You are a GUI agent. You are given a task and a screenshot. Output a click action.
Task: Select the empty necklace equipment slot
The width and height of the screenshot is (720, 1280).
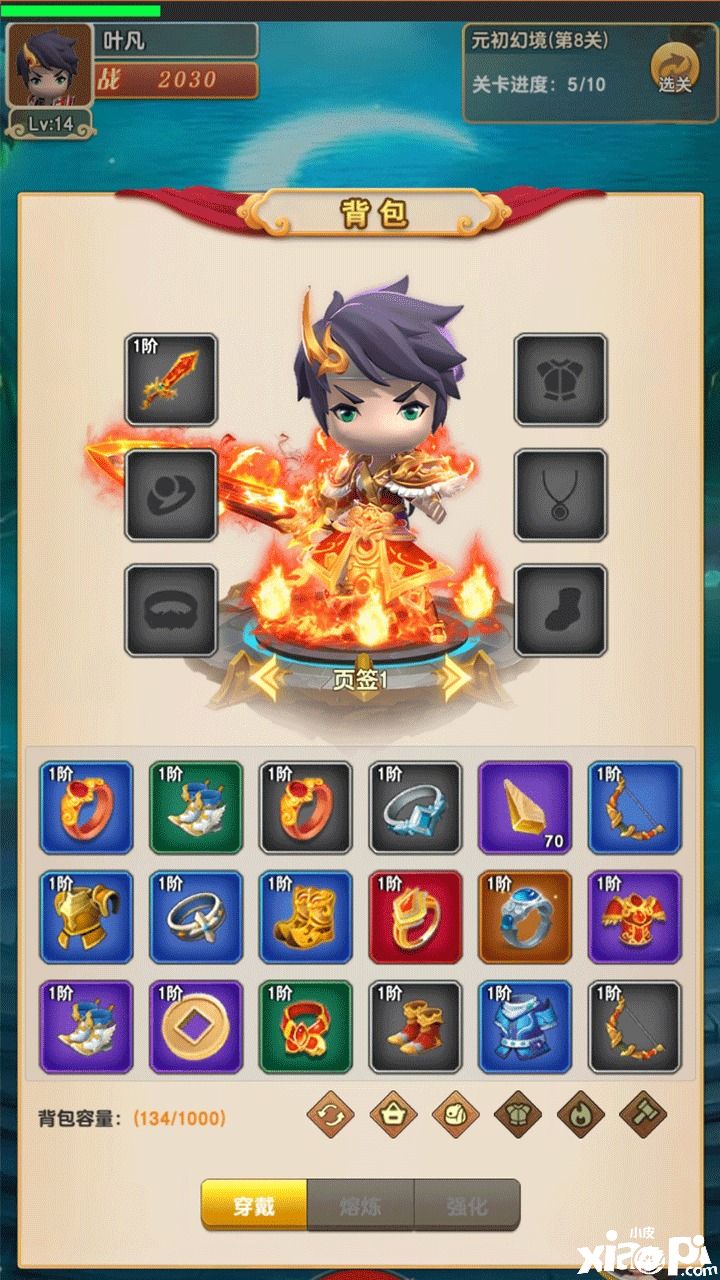click(x=560, y=495)
